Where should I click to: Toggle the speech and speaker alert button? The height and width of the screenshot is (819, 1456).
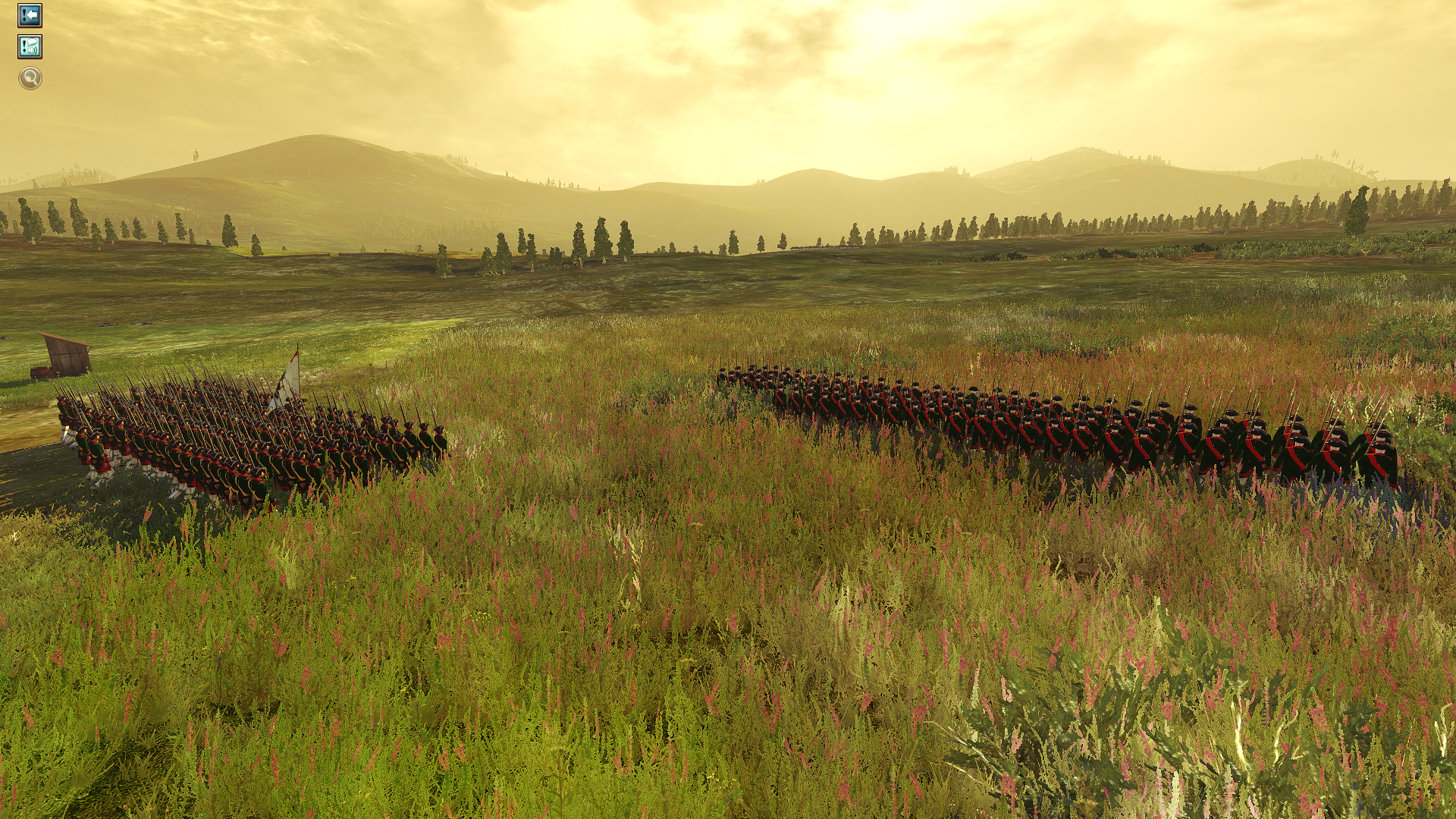pos(30,47)
